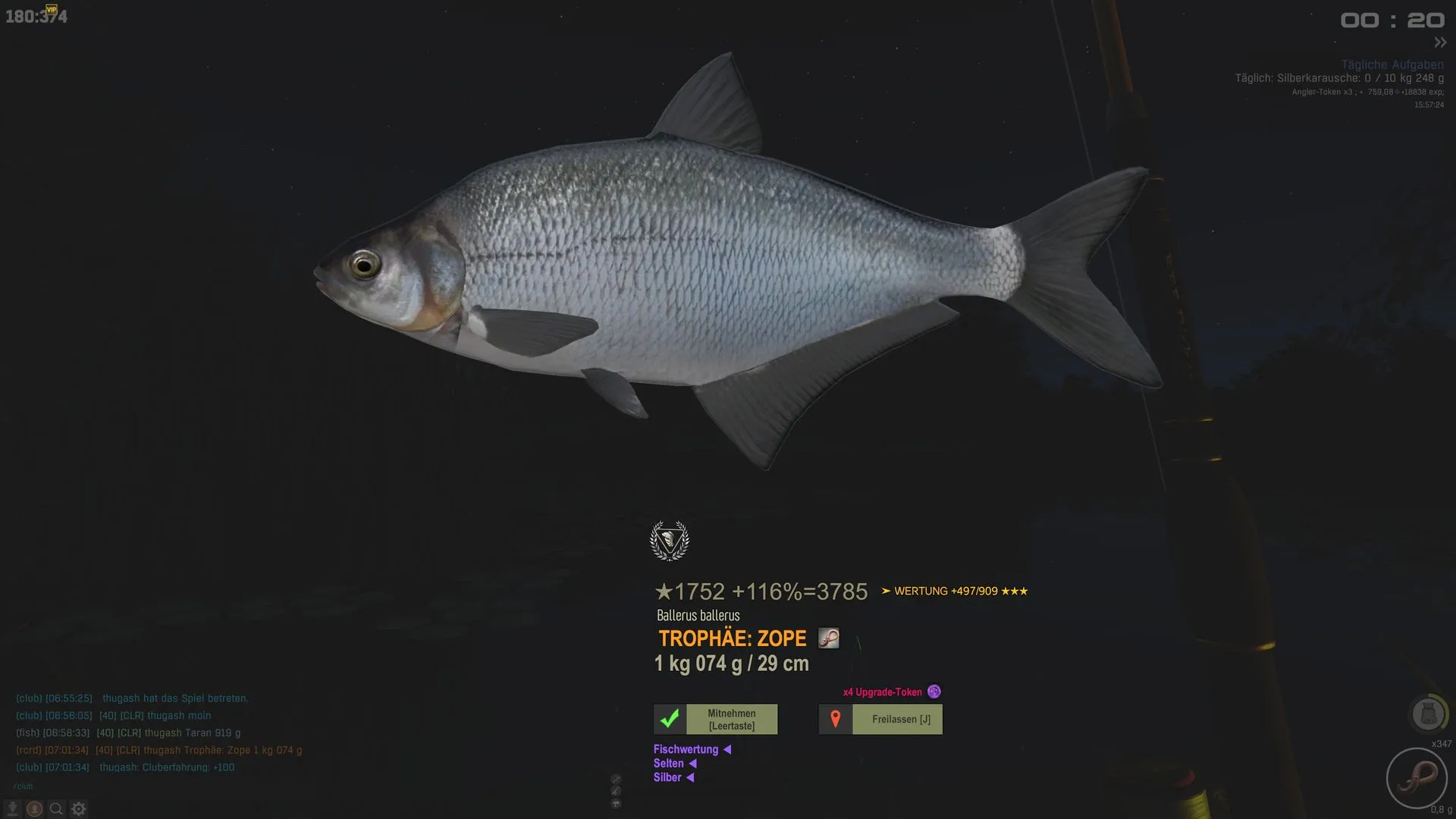Select the worm bait slot
This screenshot has height=819, width=1456.
click(x=1416, y=778)
